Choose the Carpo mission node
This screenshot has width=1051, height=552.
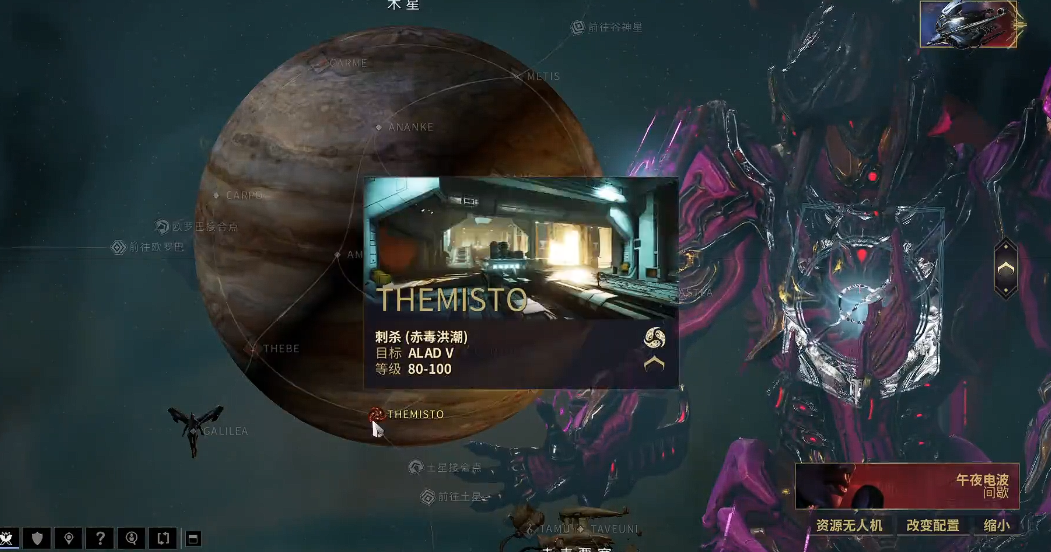coord(217,195)
